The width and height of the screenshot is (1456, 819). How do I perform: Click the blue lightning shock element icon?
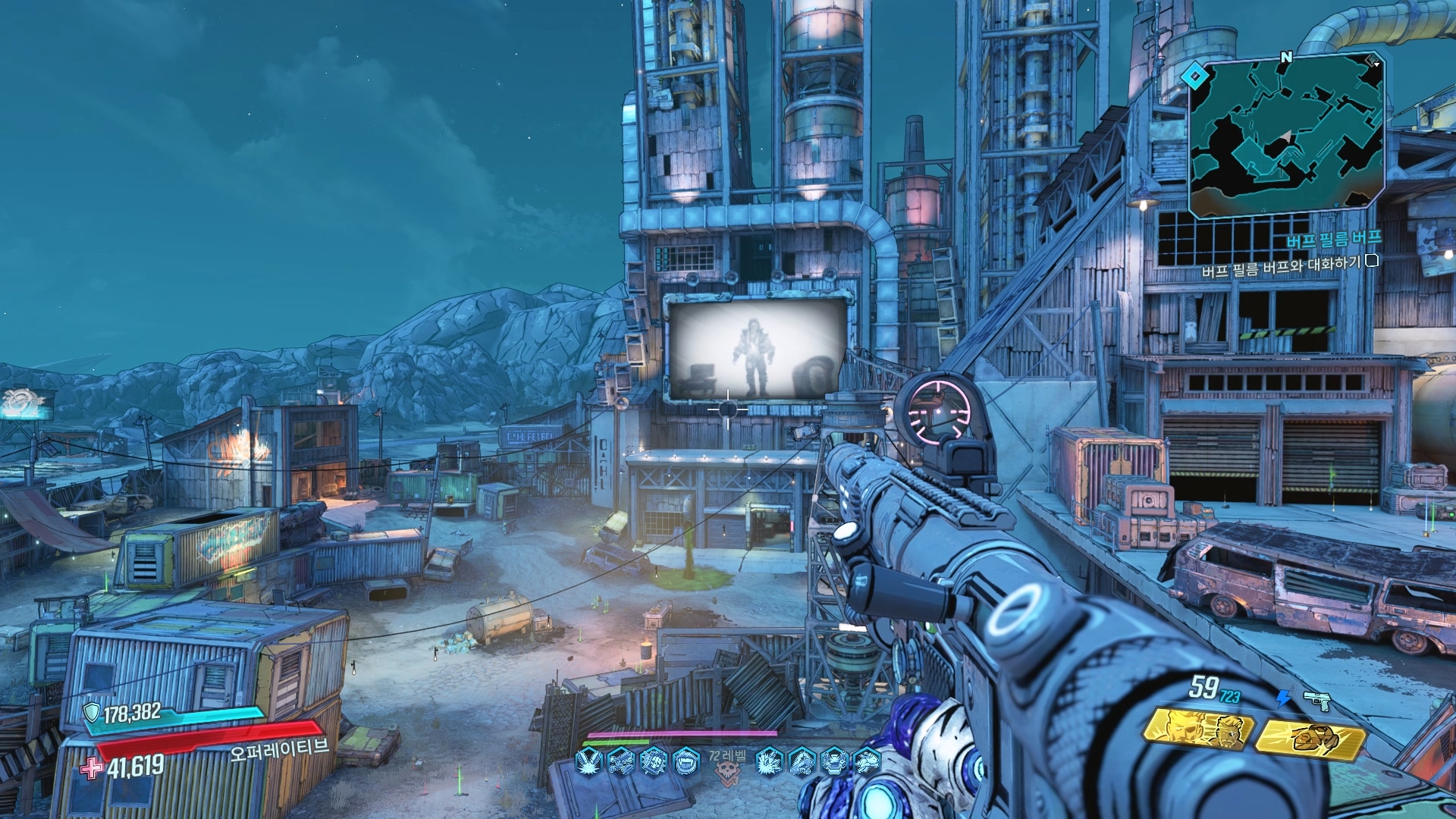click(1283, 698)
